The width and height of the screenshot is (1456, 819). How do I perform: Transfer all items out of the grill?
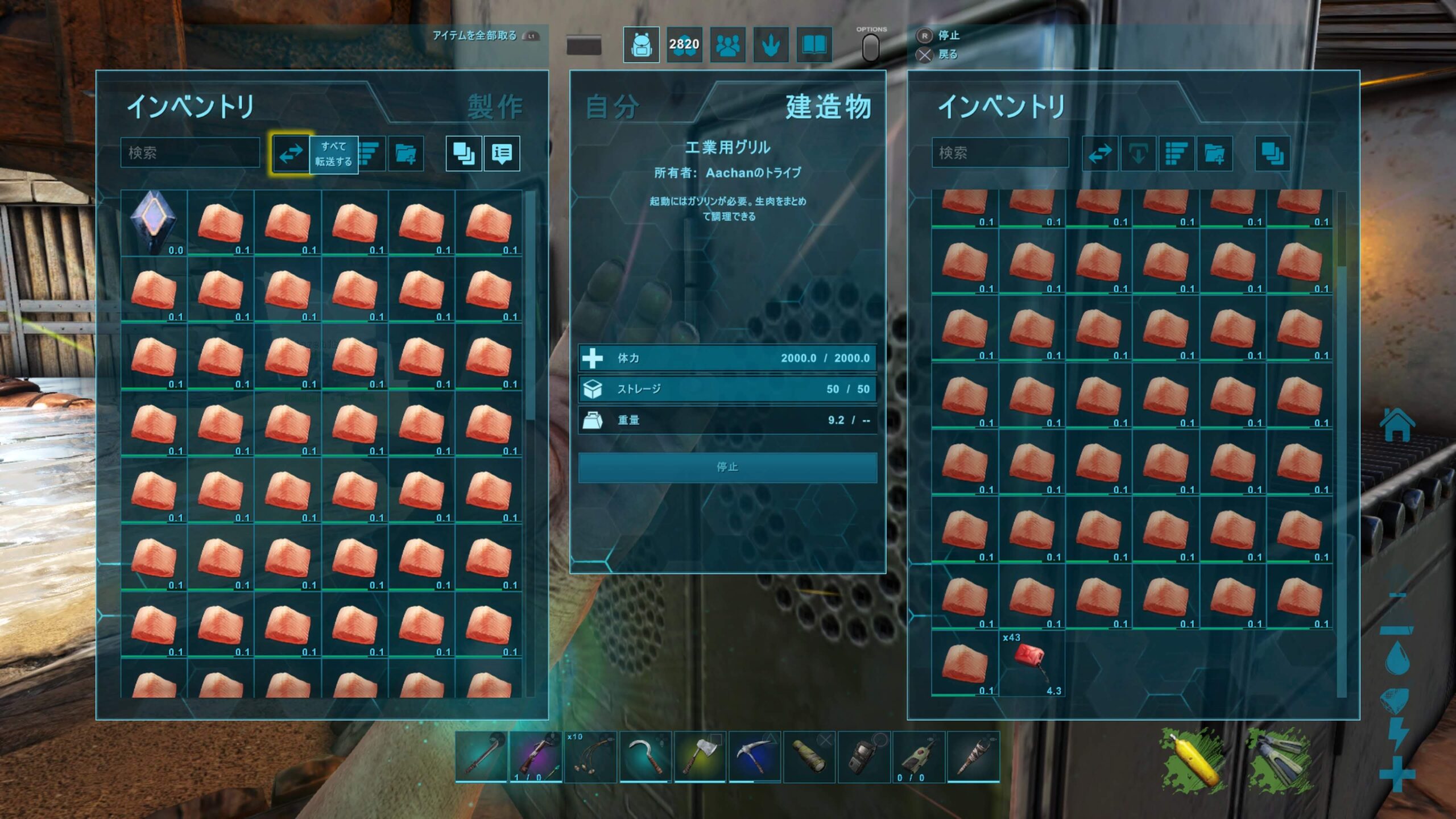pyautogui.click(x=1100, y=153)
